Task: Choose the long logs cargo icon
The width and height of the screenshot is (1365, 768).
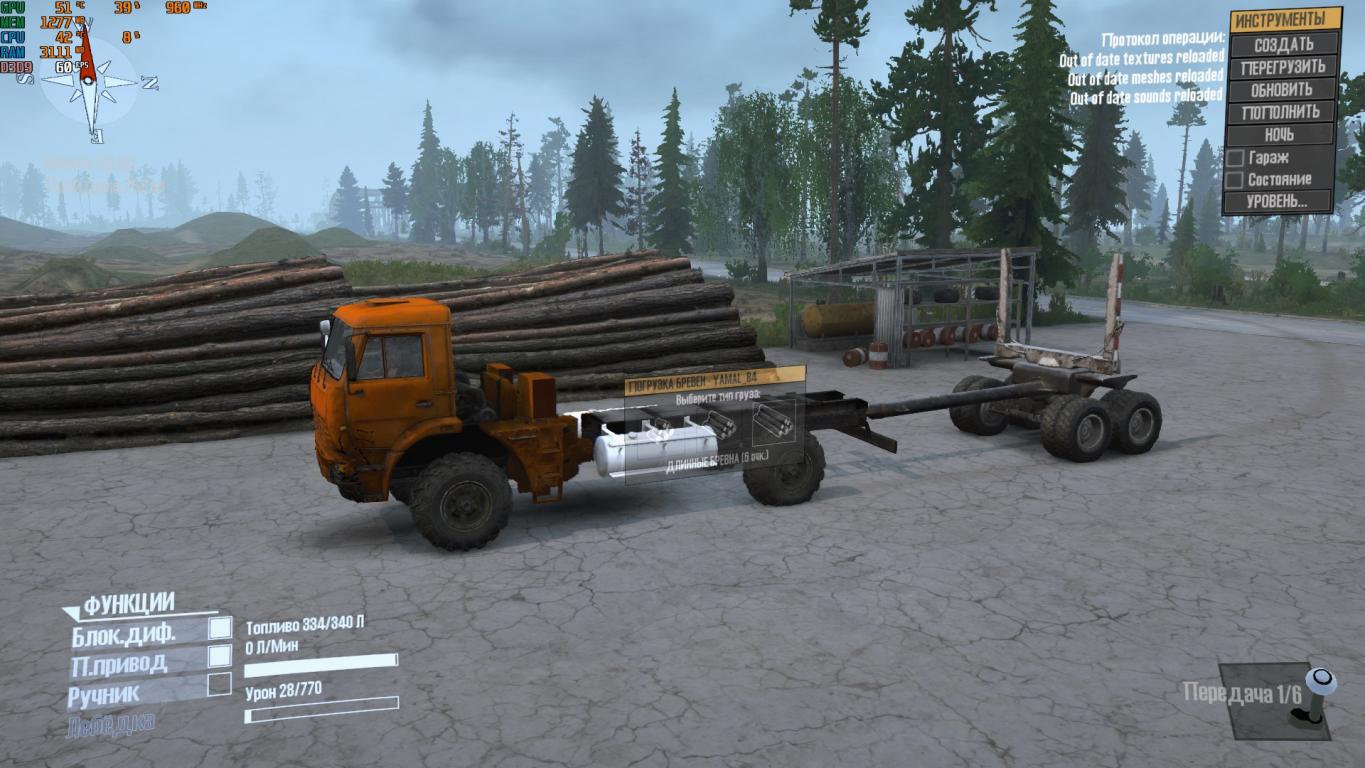Action: tap(772, 423)
